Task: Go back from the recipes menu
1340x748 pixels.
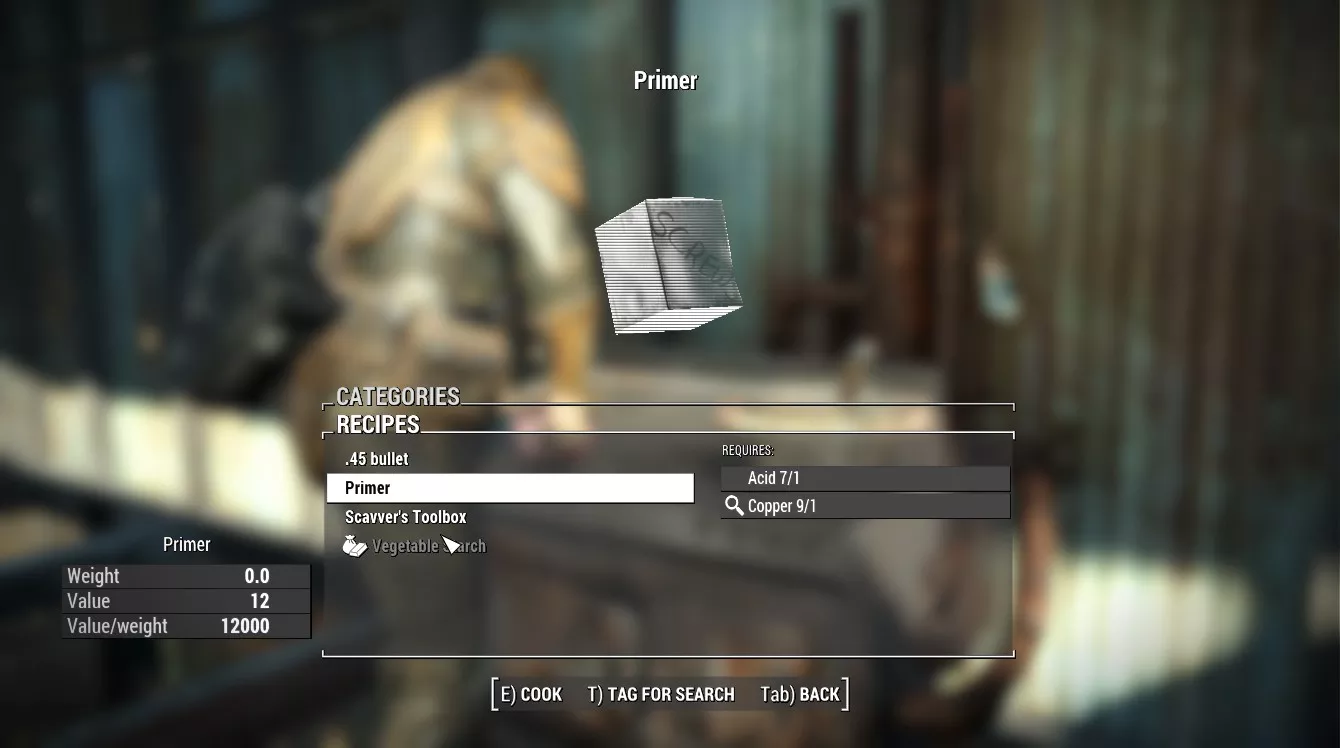Action: tap(800, 694)
